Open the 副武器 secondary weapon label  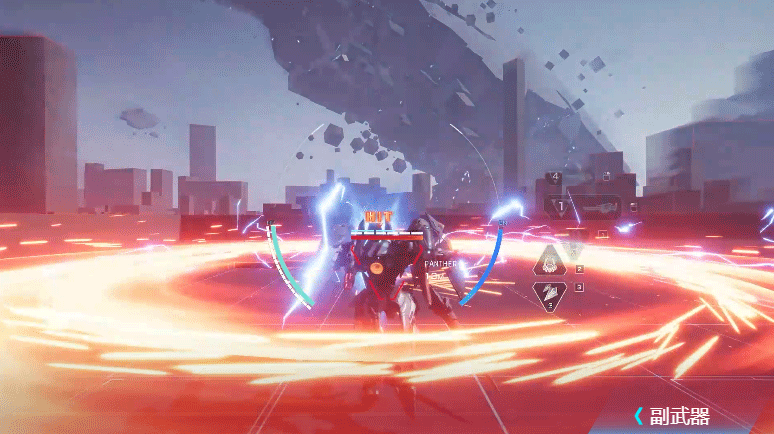[679, 416]
